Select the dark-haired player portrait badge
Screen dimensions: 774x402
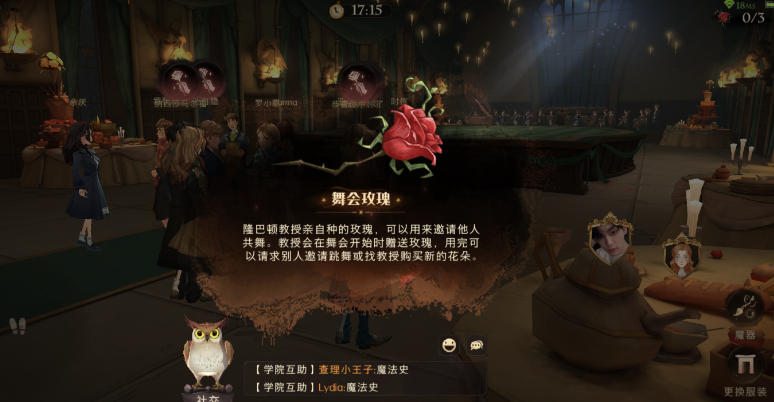(x=609, y=240)
